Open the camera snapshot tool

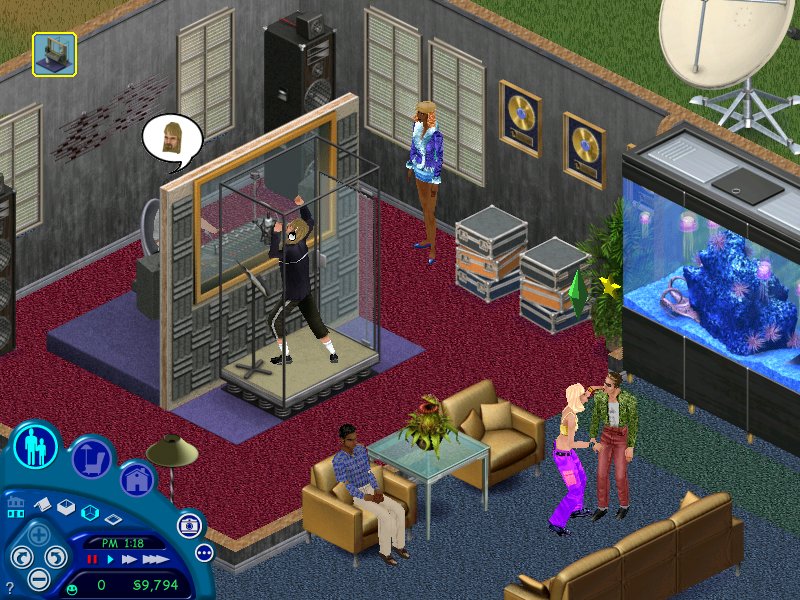point(187,524)
